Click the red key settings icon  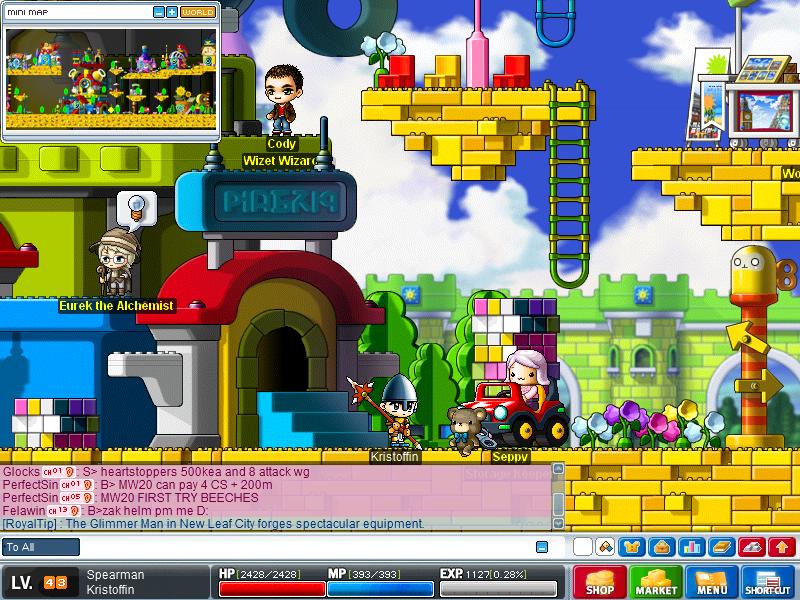[750, 547]
